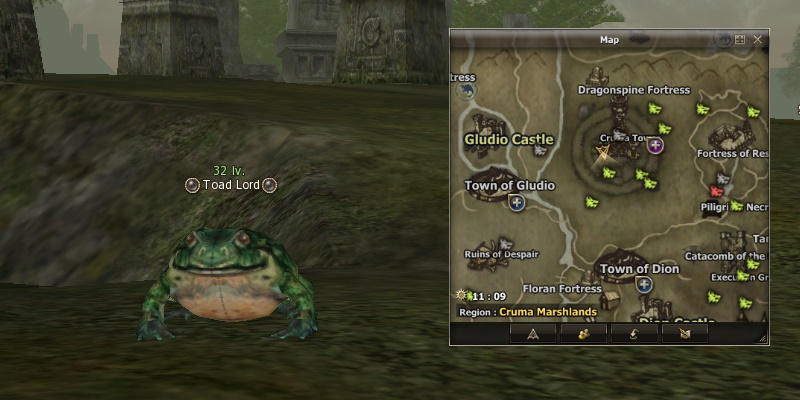Maximize the Map window
This screenshot has width=800, height=400.
(x=740, y=40)
